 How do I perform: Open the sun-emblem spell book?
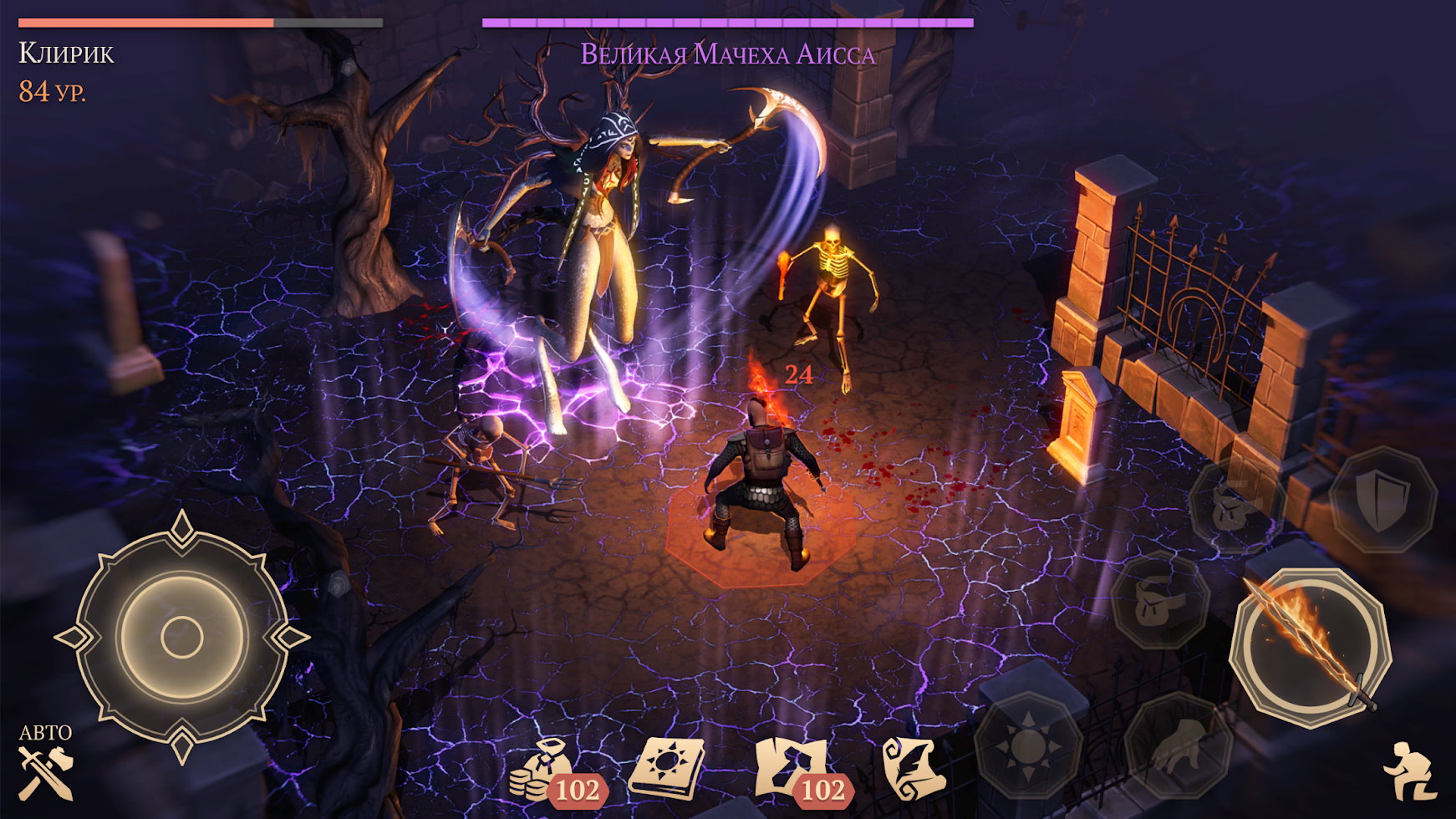665,767
